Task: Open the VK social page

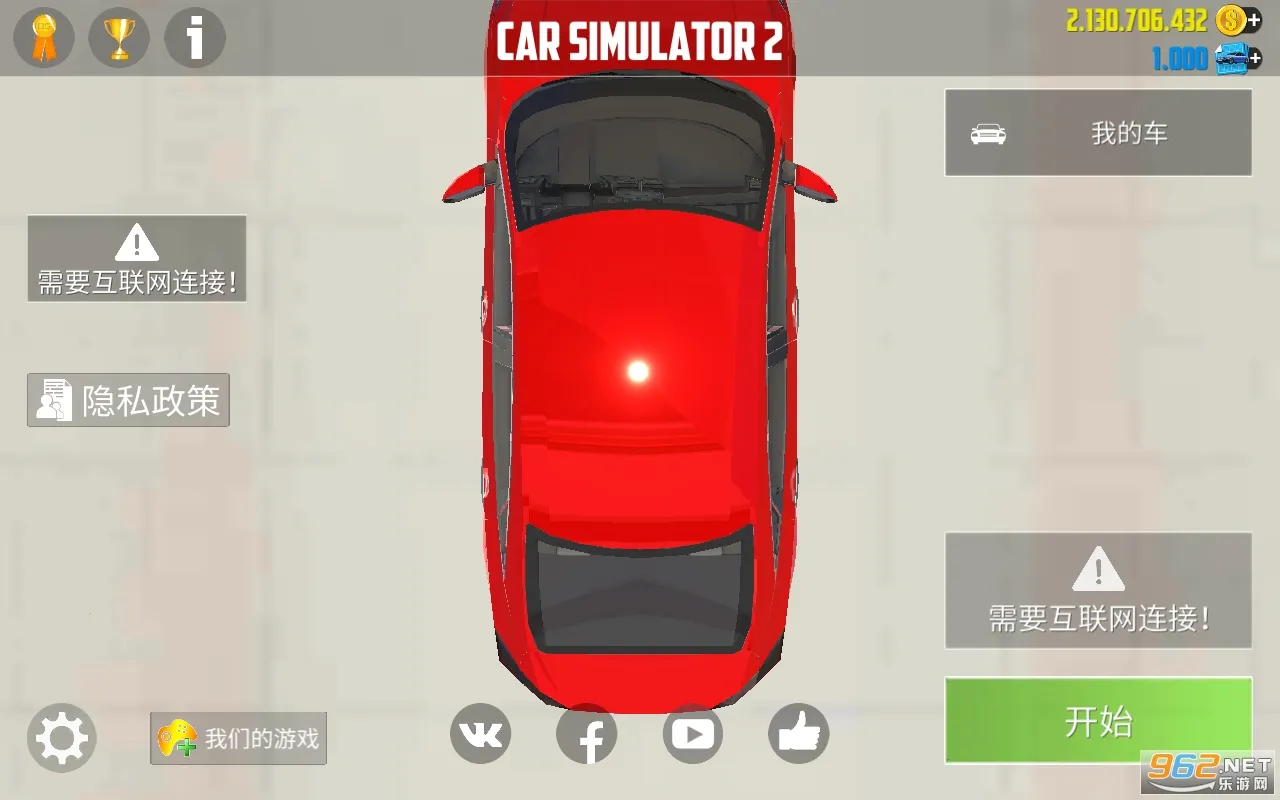Action: [481, 733]
